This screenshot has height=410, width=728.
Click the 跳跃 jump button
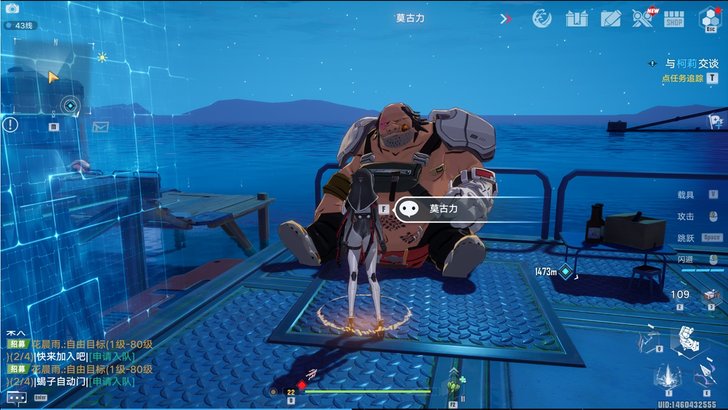[698, 237]
